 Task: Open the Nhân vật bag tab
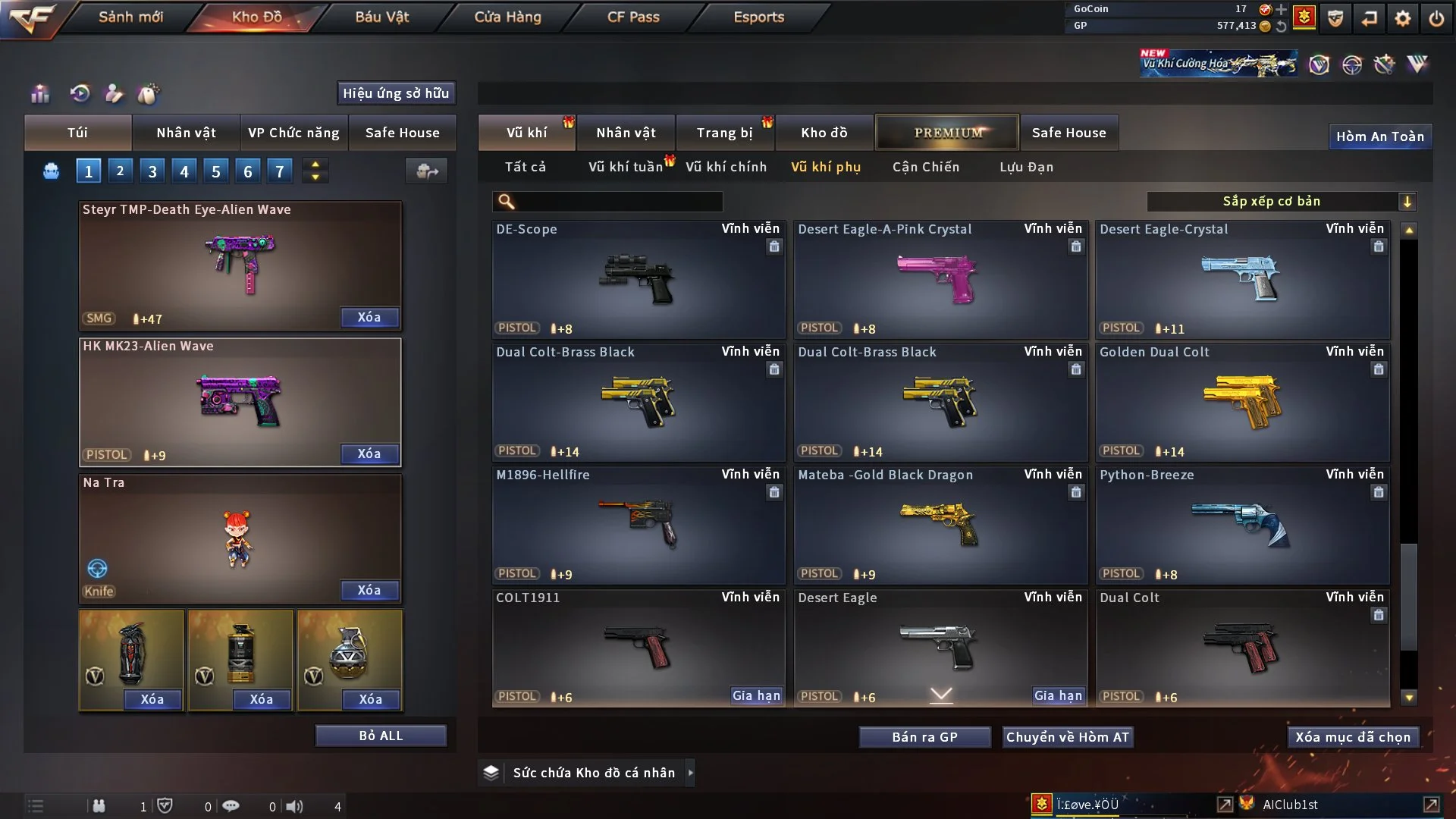(x=186, y=133)
